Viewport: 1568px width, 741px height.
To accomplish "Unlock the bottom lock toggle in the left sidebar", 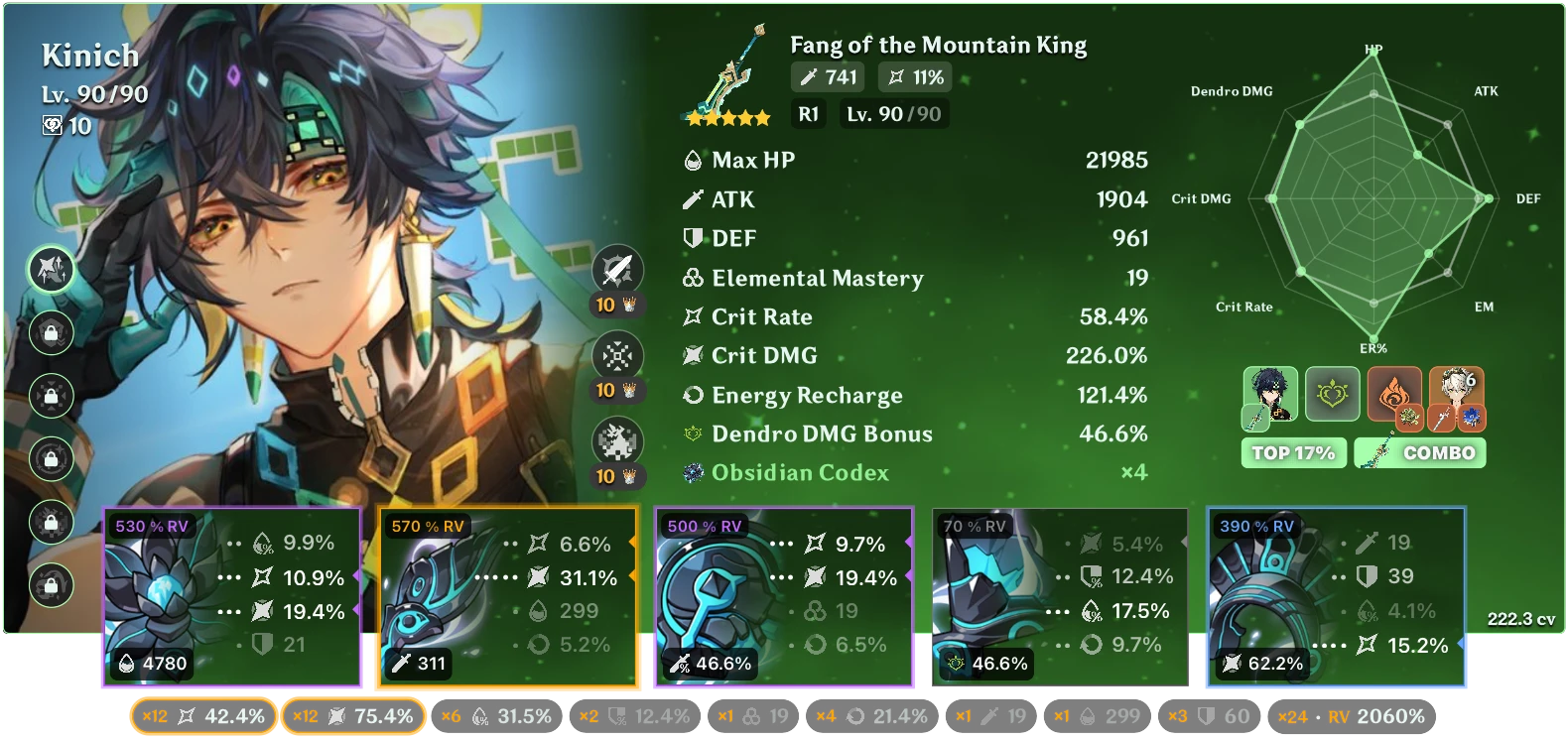I will point(51,587).
